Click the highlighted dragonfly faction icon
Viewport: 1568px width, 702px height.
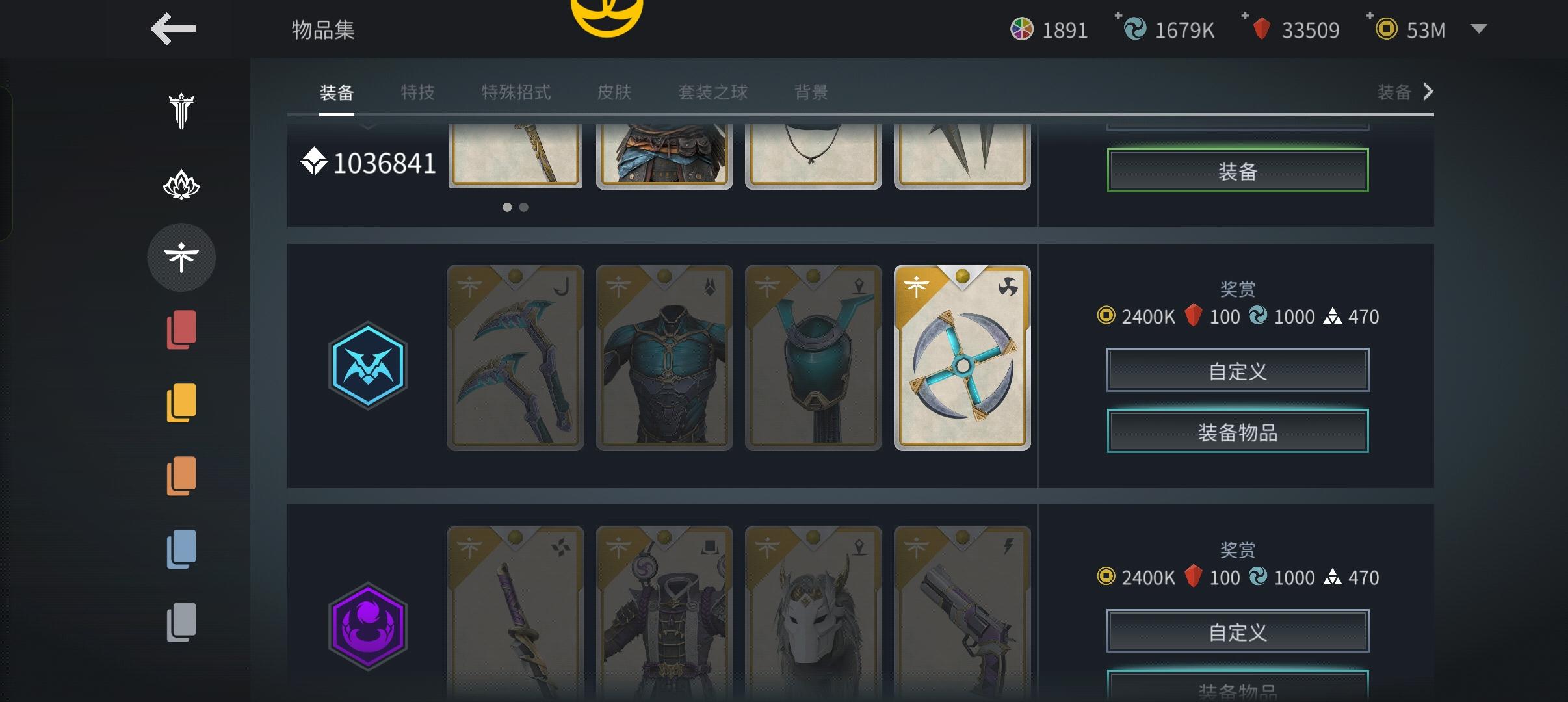[x=181, y=257]
